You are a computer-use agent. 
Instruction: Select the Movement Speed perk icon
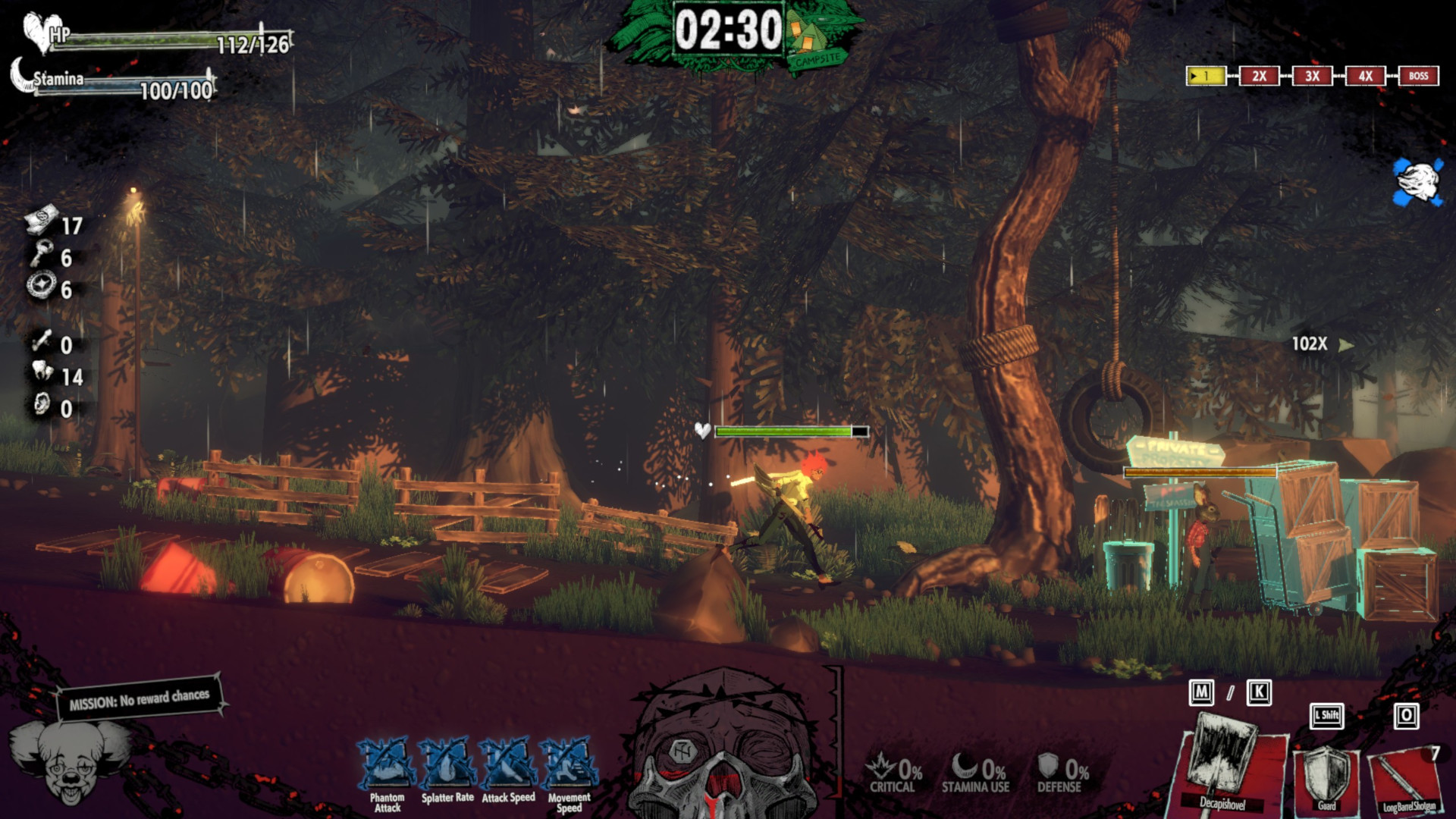[569, 764]
